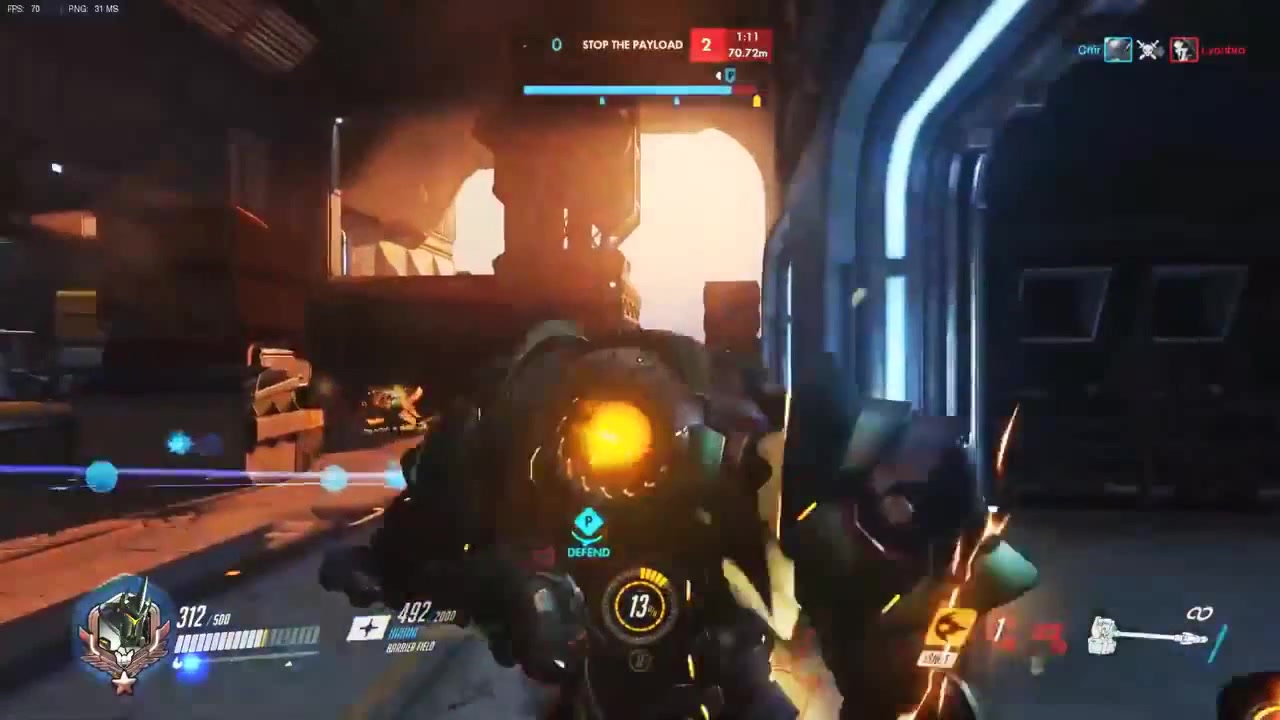Expand the match timer showing 1:11

tap(746, 37)
